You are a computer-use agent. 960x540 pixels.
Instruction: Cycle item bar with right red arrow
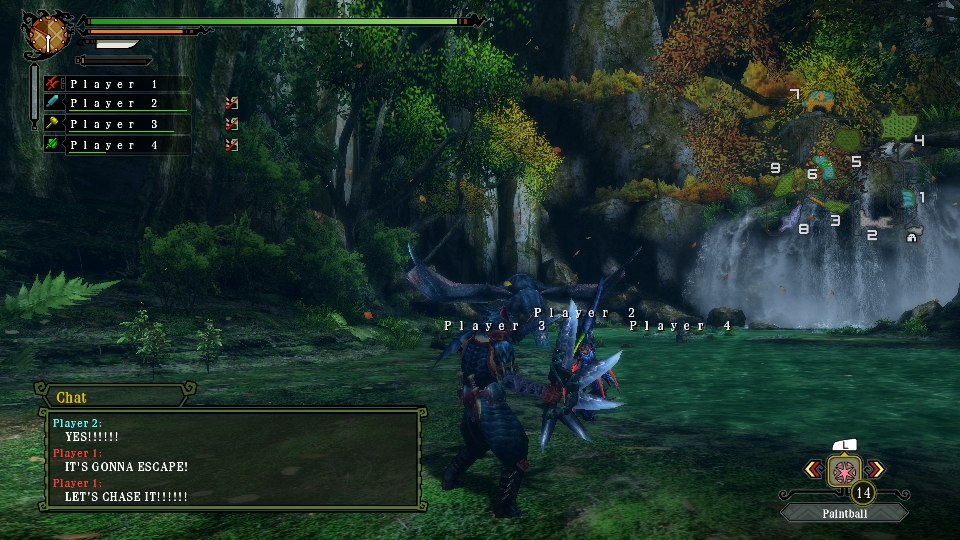876,468
